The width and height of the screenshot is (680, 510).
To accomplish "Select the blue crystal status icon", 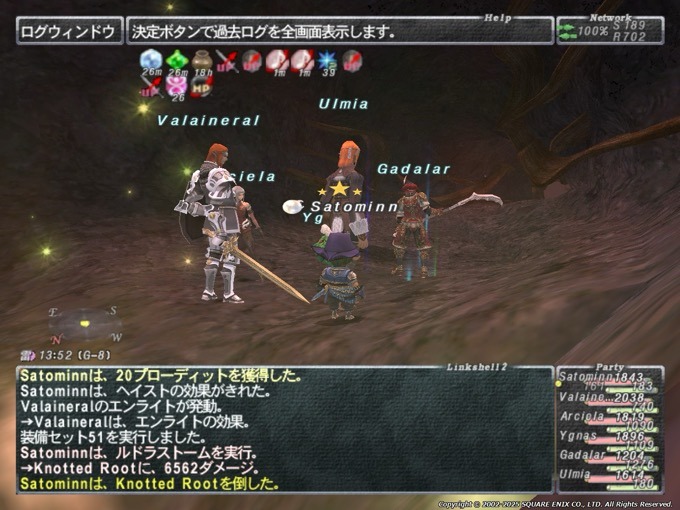I will pos(150,60).
